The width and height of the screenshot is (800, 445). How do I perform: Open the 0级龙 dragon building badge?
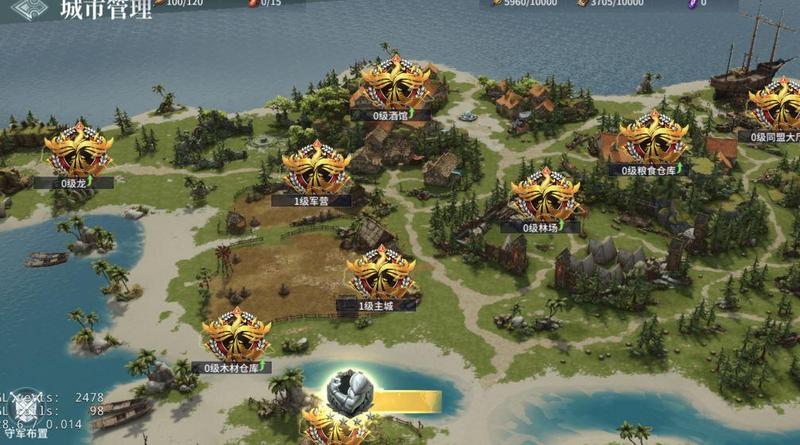(77, 151)
